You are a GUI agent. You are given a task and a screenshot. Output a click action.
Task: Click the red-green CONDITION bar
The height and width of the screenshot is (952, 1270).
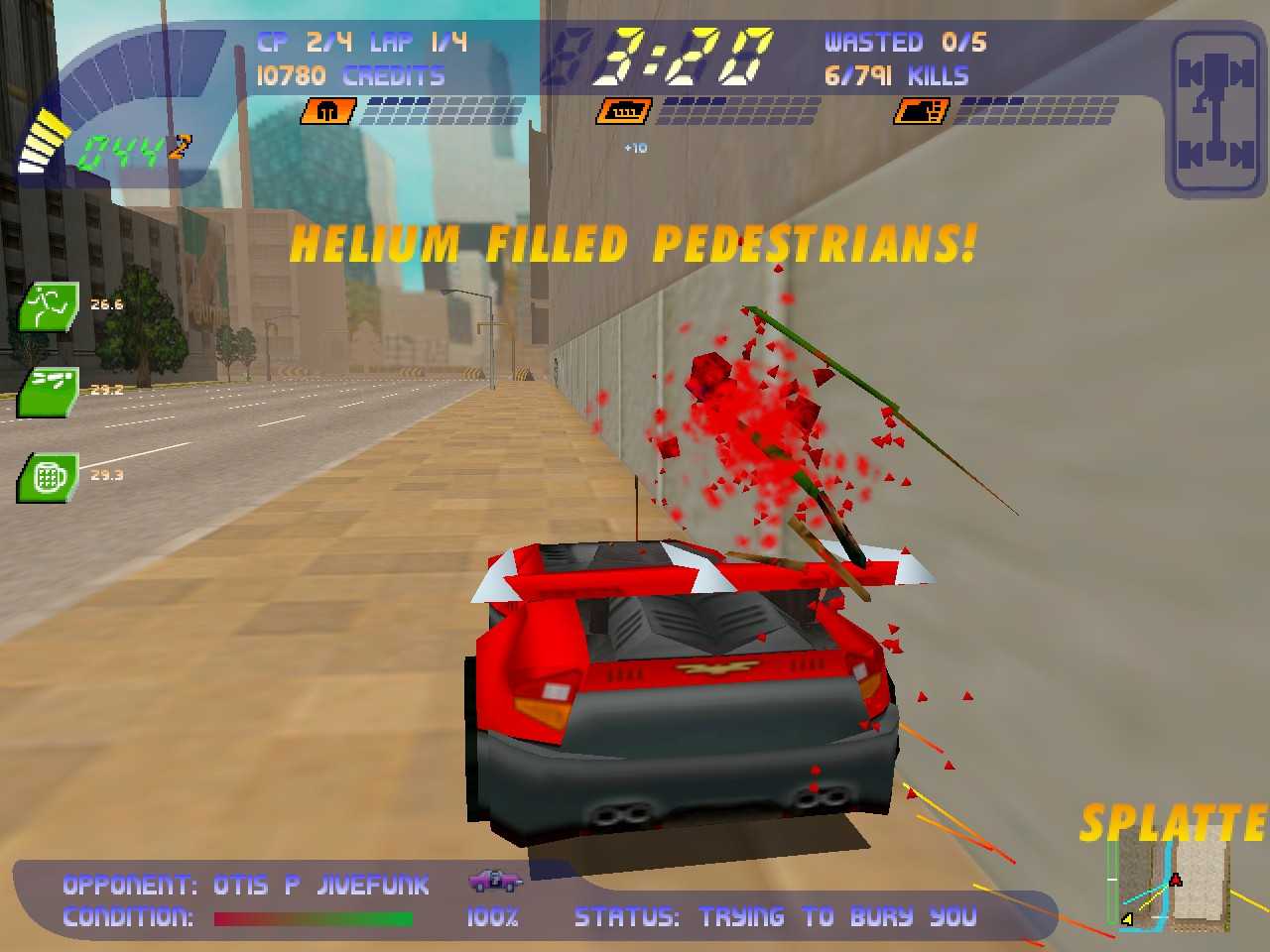pos(315,918)
